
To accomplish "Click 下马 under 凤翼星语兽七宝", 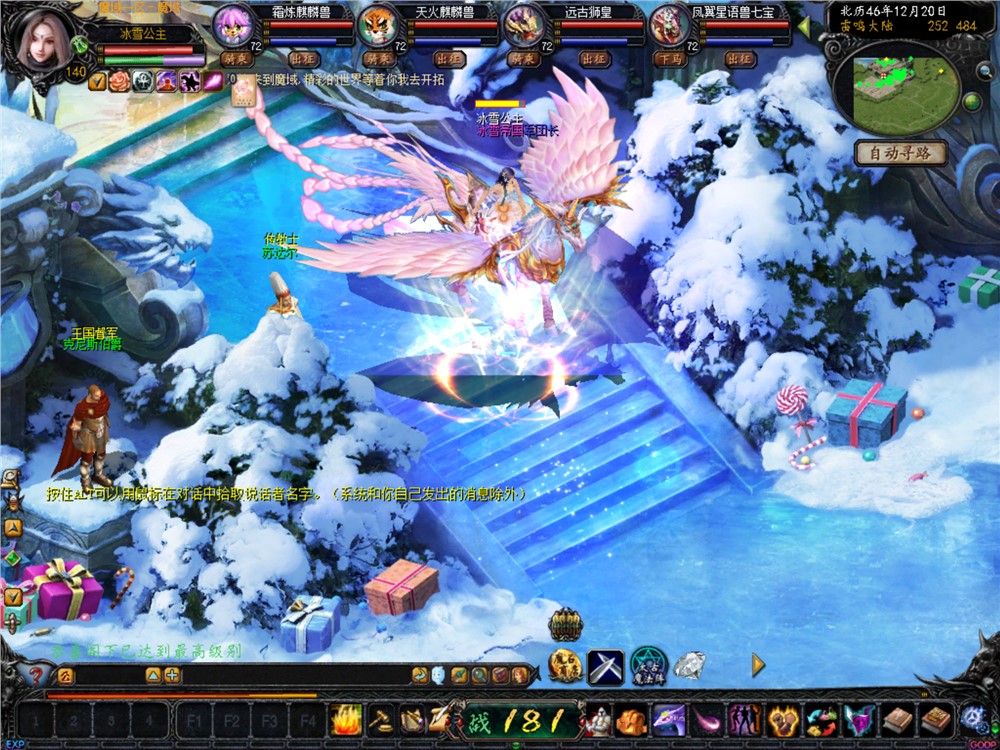I will point(668,59).
